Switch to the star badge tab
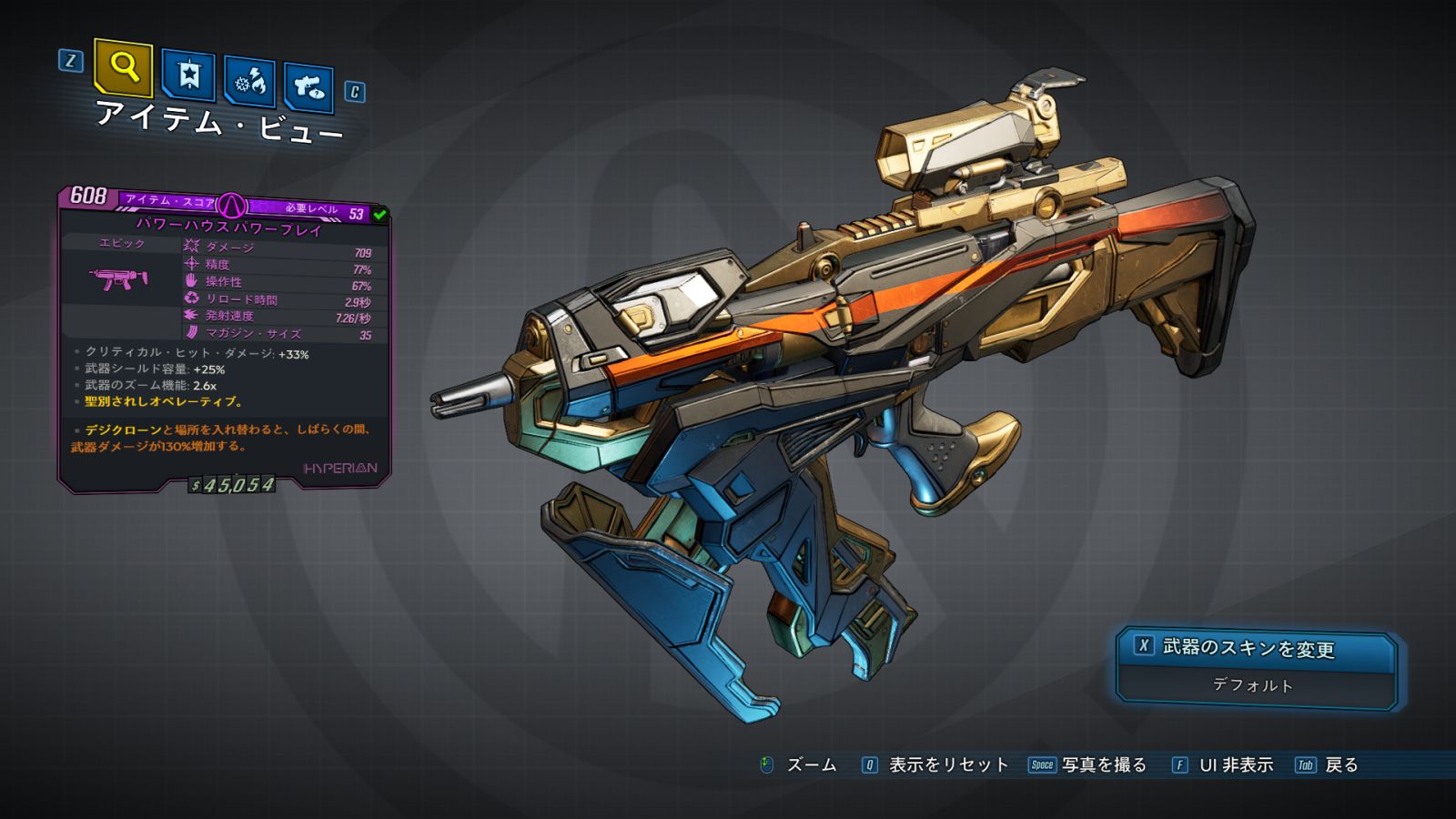1456x819 pixels. point(188,76)
